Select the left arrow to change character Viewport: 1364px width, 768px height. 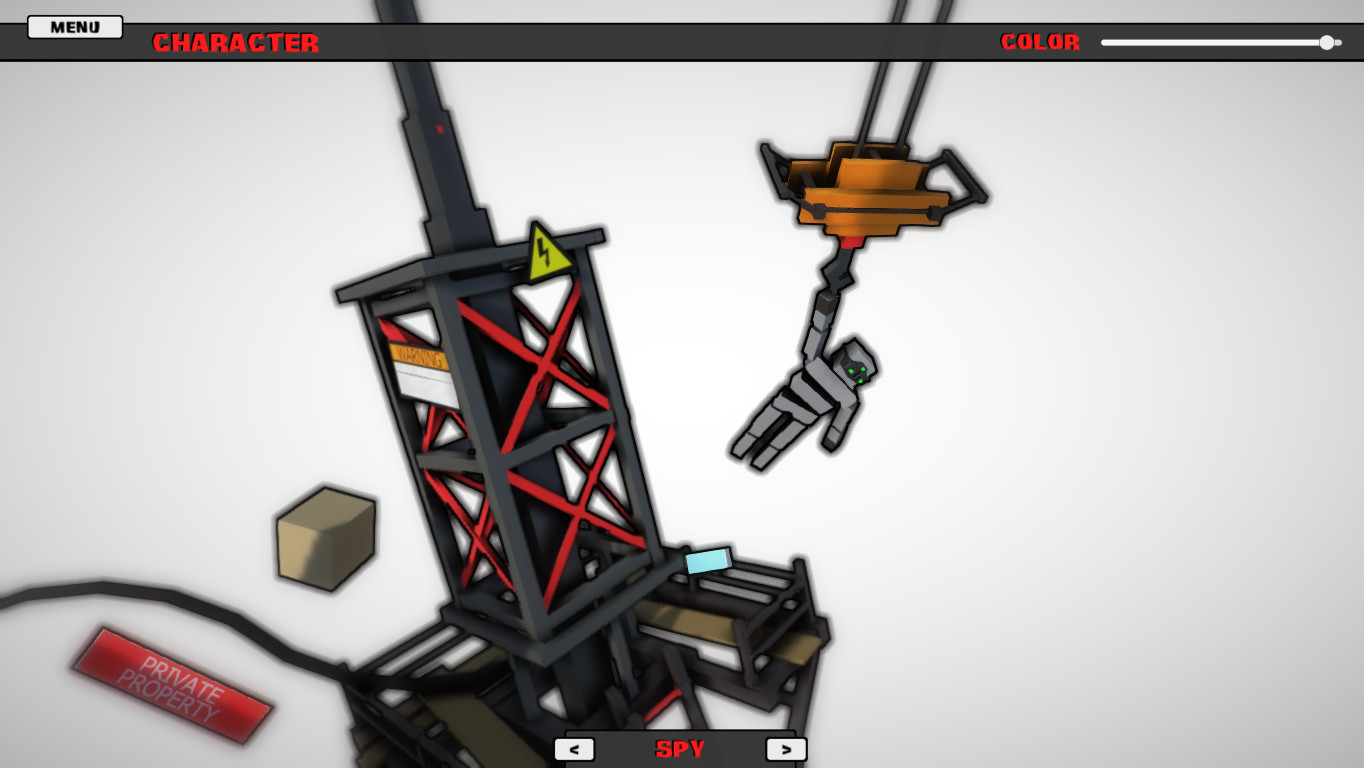click(575, 748)
